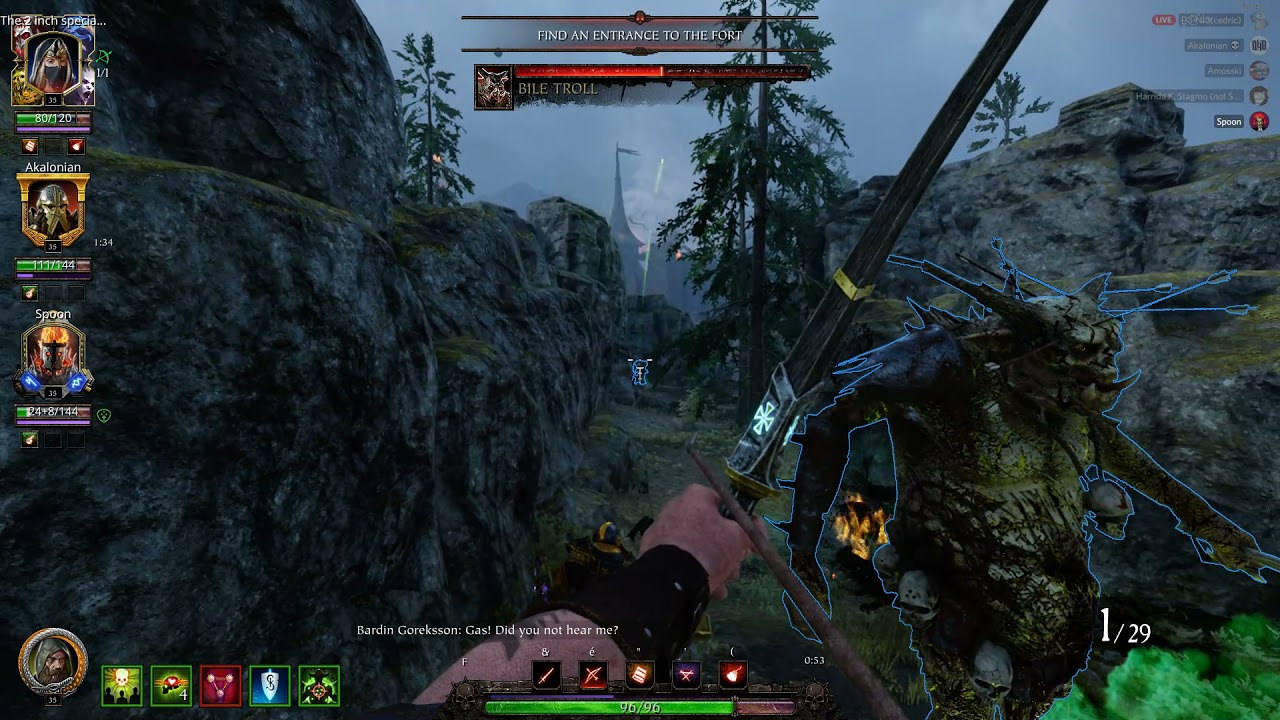Select the hooded teammate portrait frame
The width and height of the screenshot is (1280, 720).
click(52, 62)
